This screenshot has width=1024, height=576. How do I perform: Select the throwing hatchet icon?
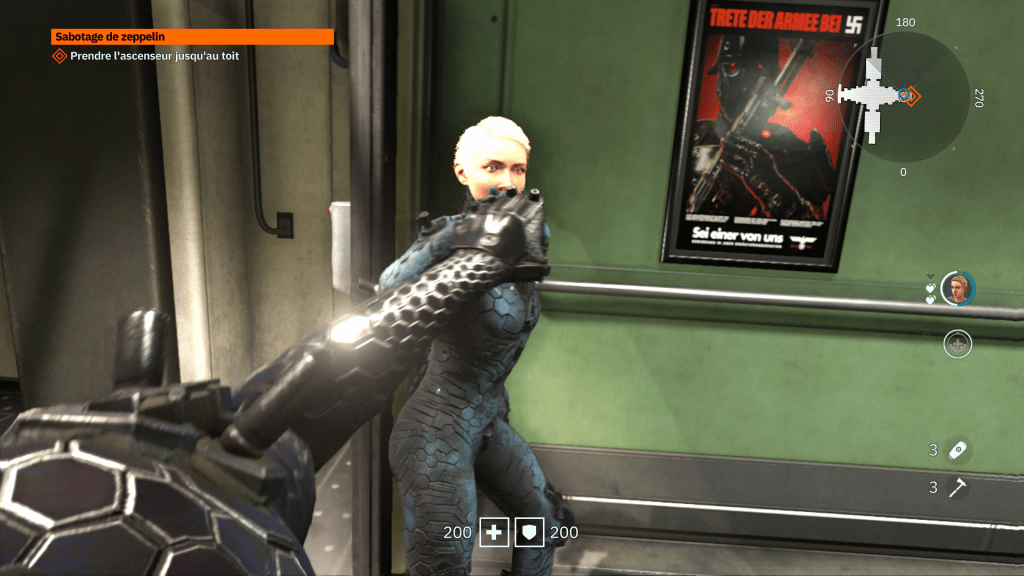click(x=958, y=488)
